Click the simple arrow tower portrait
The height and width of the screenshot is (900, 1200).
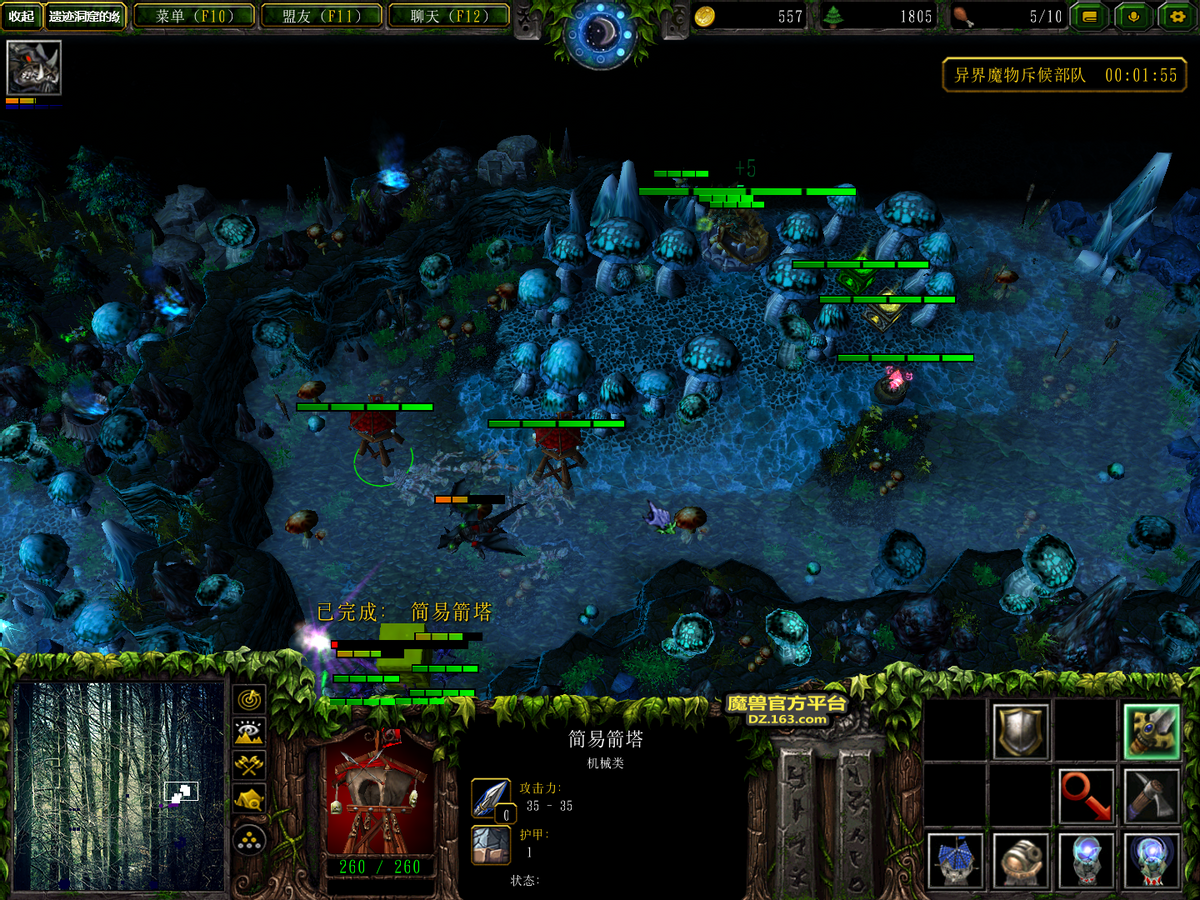tap(380, 795)
